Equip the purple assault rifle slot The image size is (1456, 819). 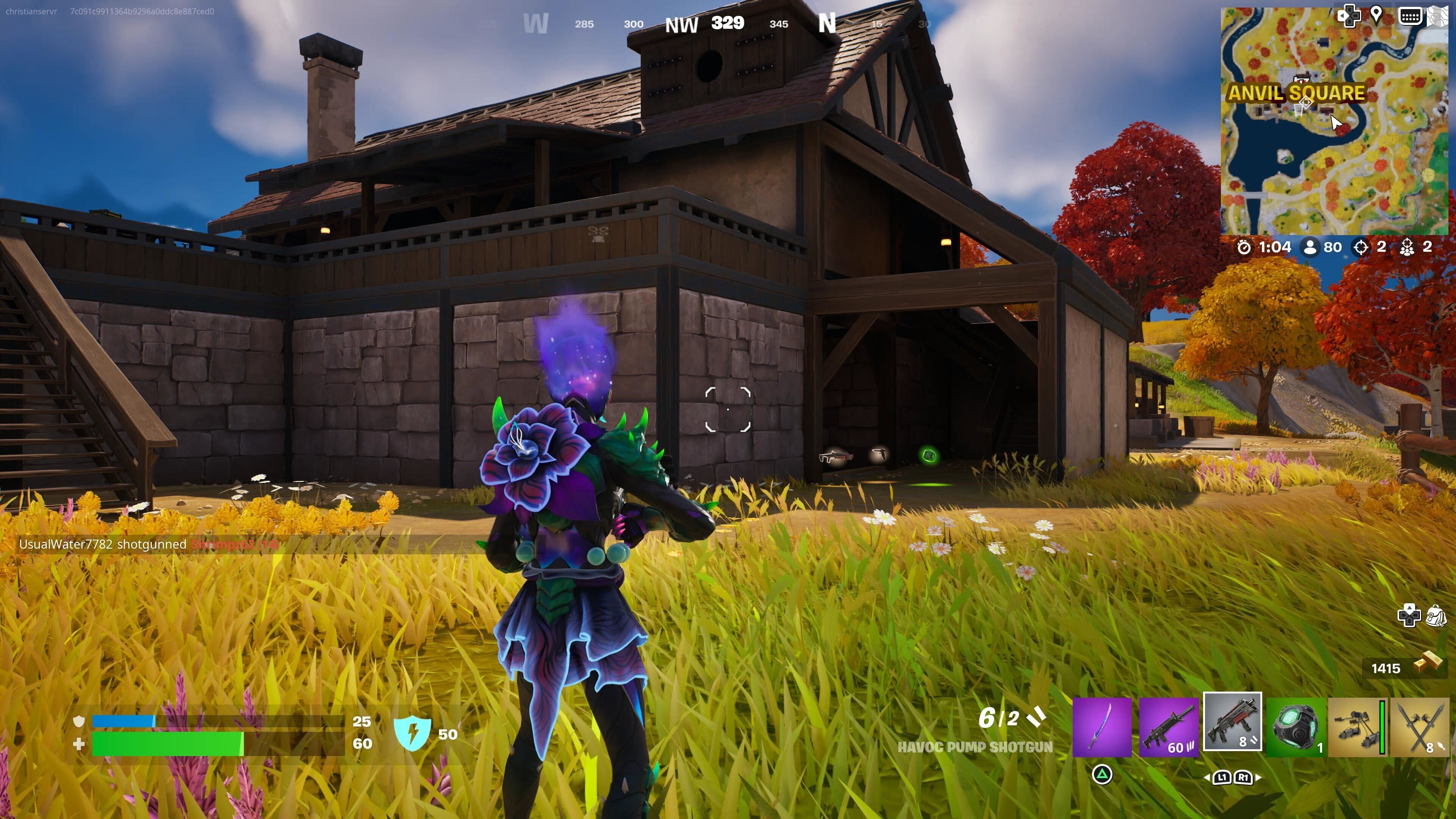1168,727
